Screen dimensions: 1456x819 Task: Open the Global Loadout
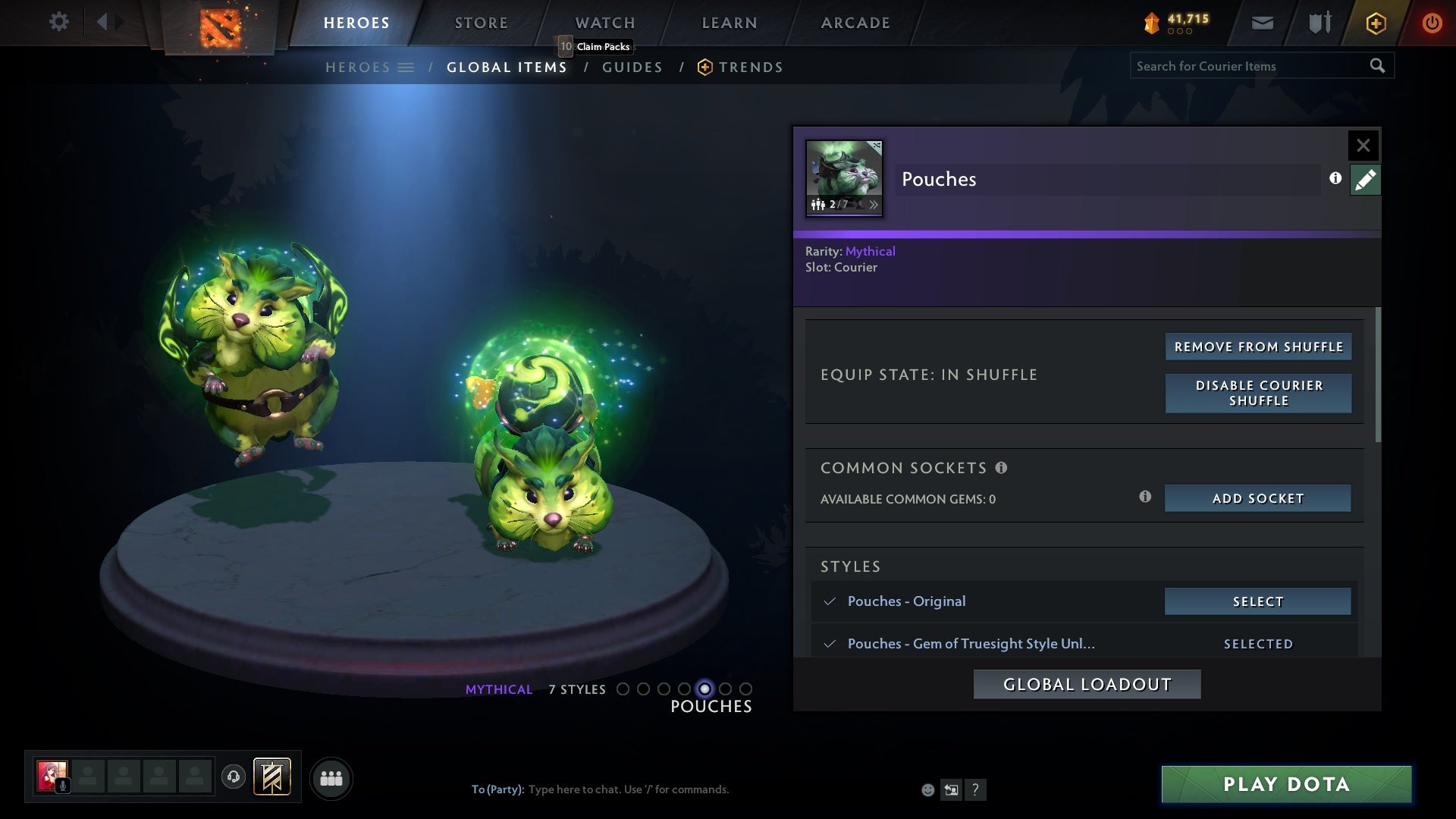pyautogui.click(x=1087, y=683)
